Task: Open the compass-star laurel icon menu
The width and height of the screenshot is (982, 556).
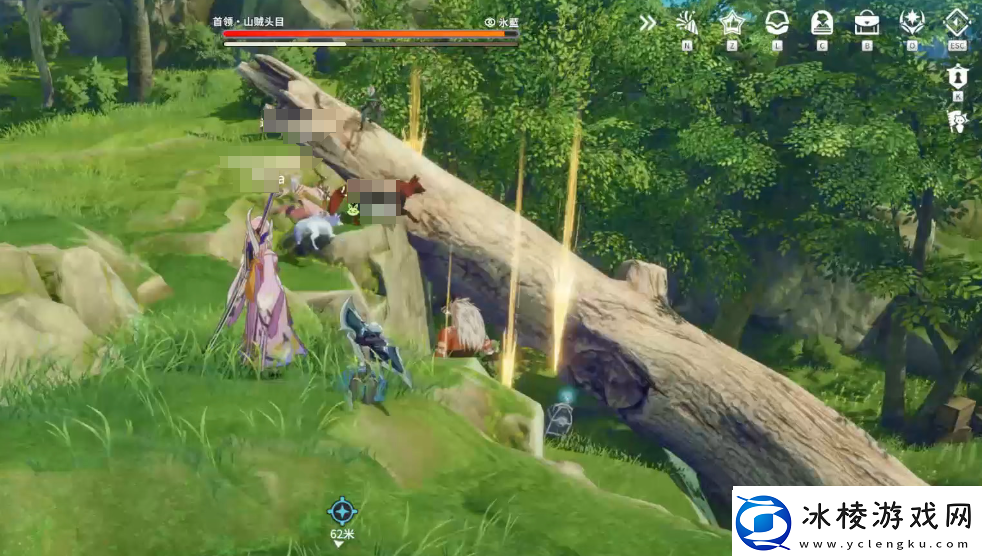Action: 912,22
